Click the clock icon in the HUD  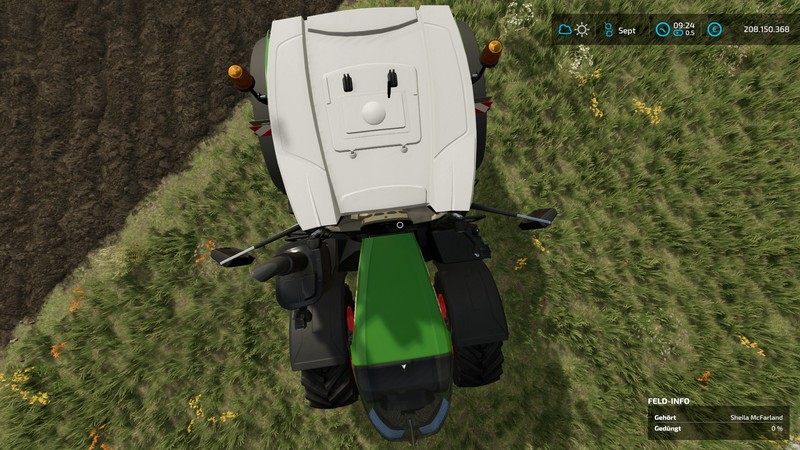[662, 30]
